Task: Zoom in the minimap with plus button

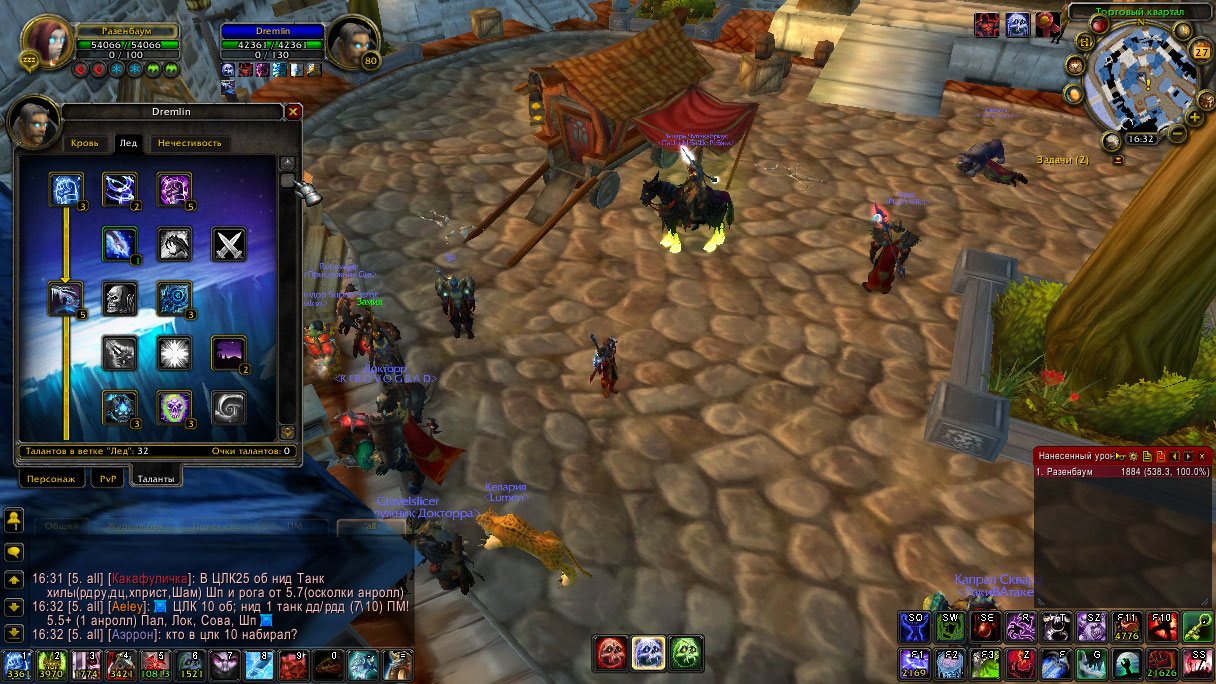Action: click(1194, 117)
